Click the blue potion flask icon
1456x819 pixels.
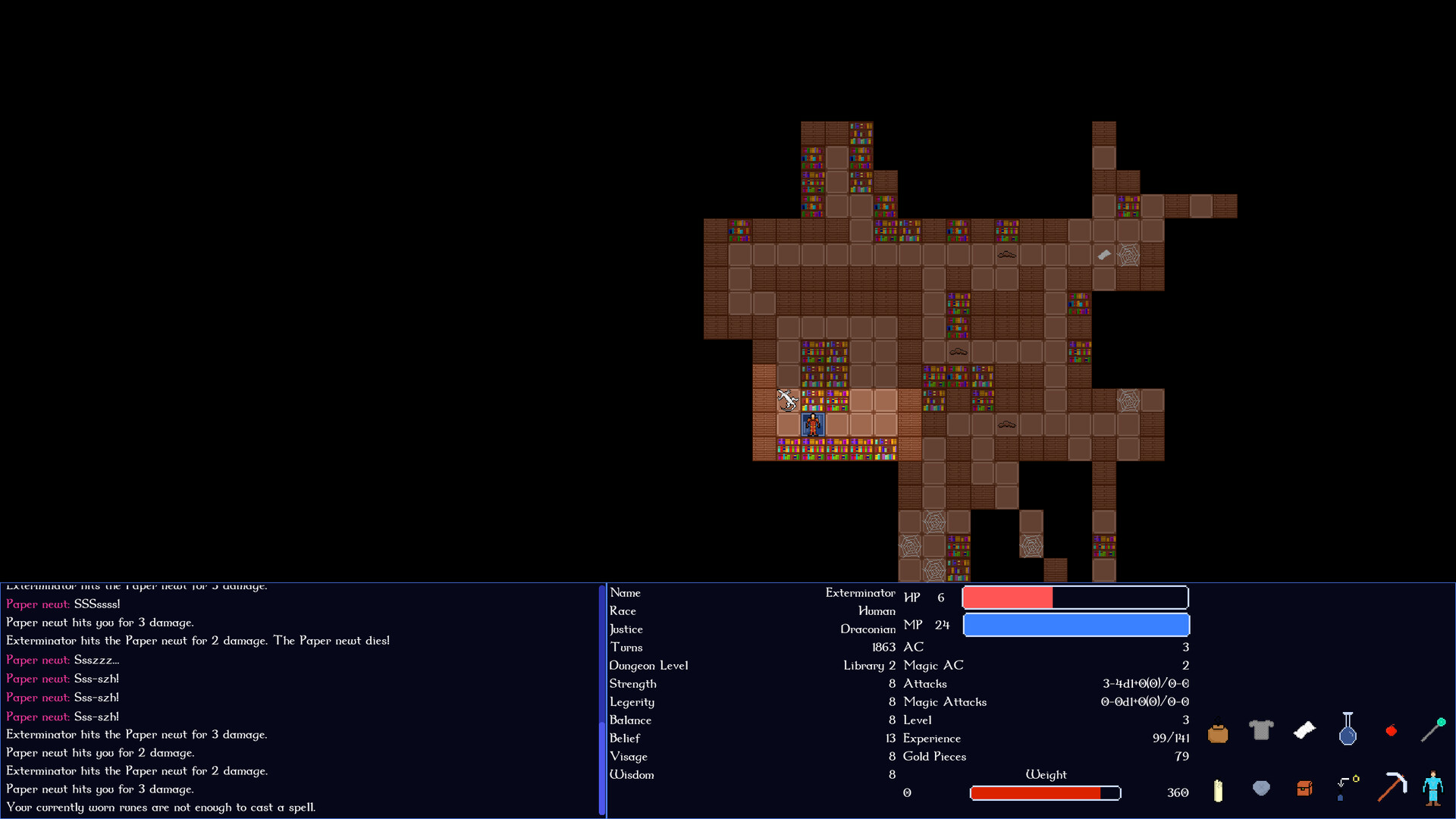tap(1348, 730)
